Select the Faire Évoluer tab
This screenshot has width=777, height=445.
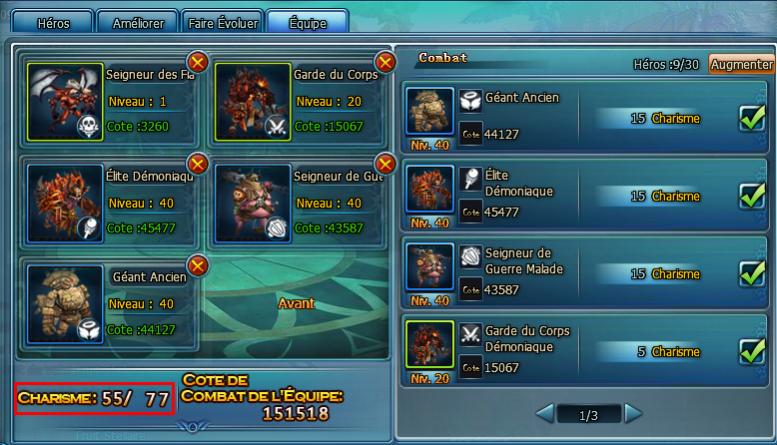click(x=223, y=22)
